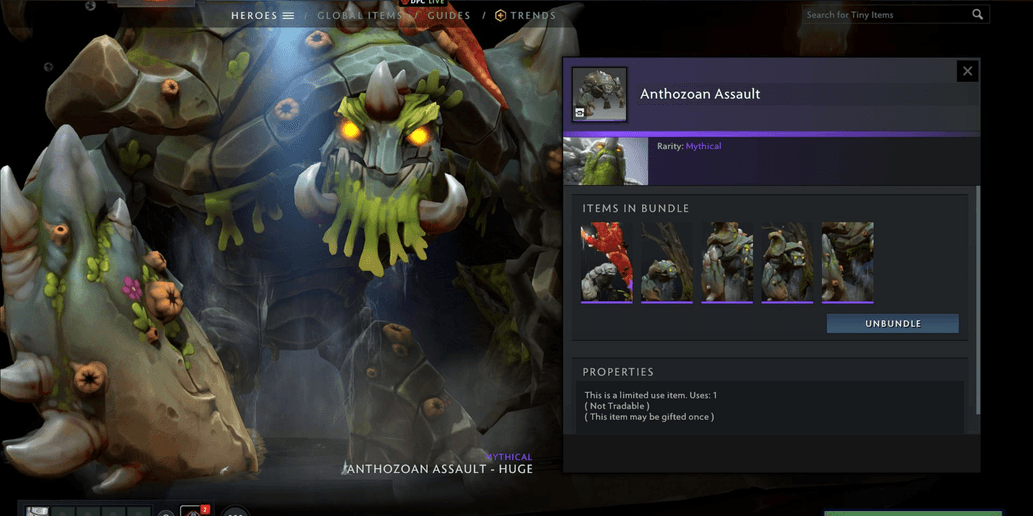This screenshot has height=516, width=1033.
Task: Select the red coral tree bundle item
Action: coord(606,261)
